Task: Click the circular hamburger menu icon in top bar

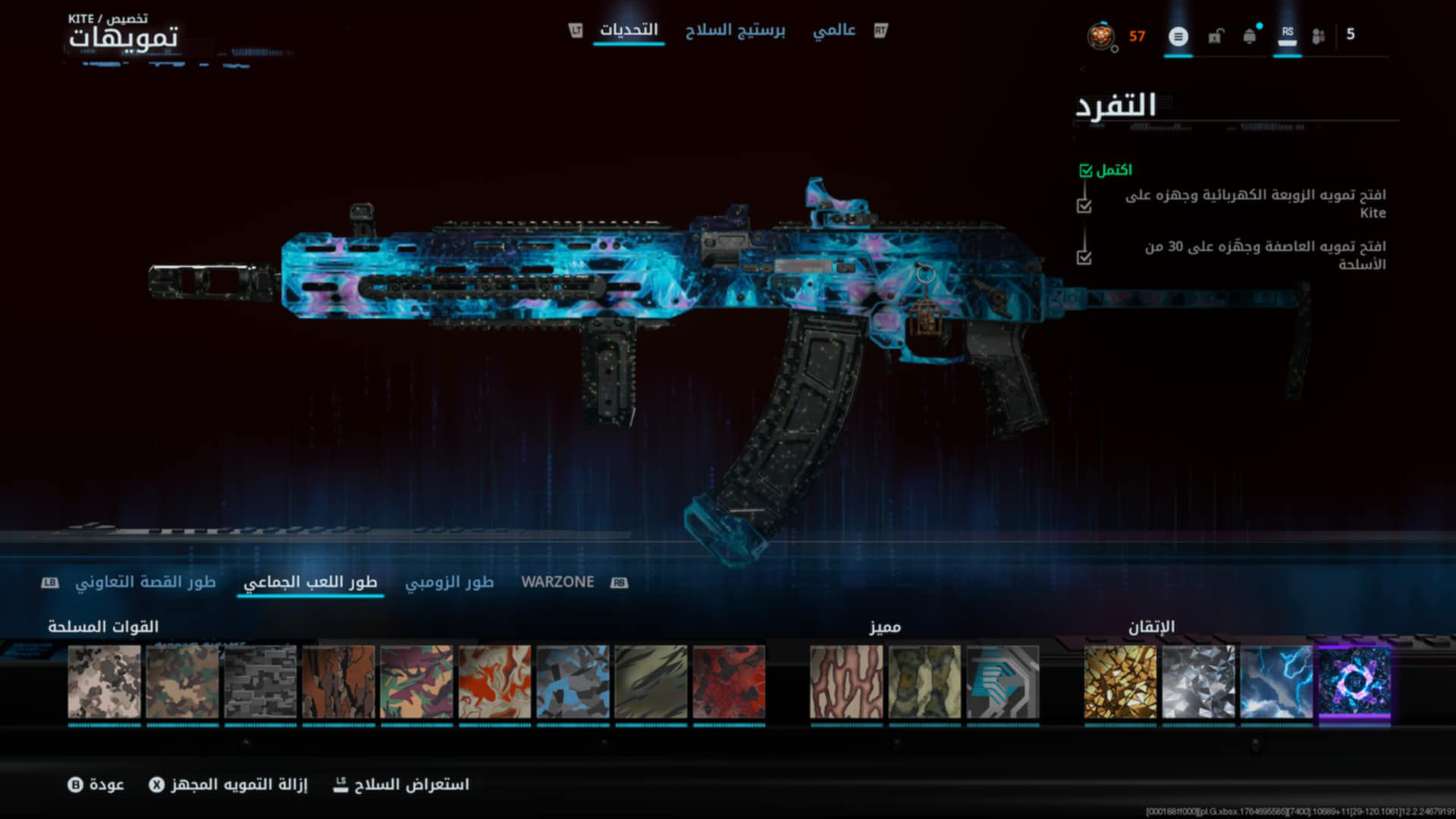Action: click(x=1178, y=36)
